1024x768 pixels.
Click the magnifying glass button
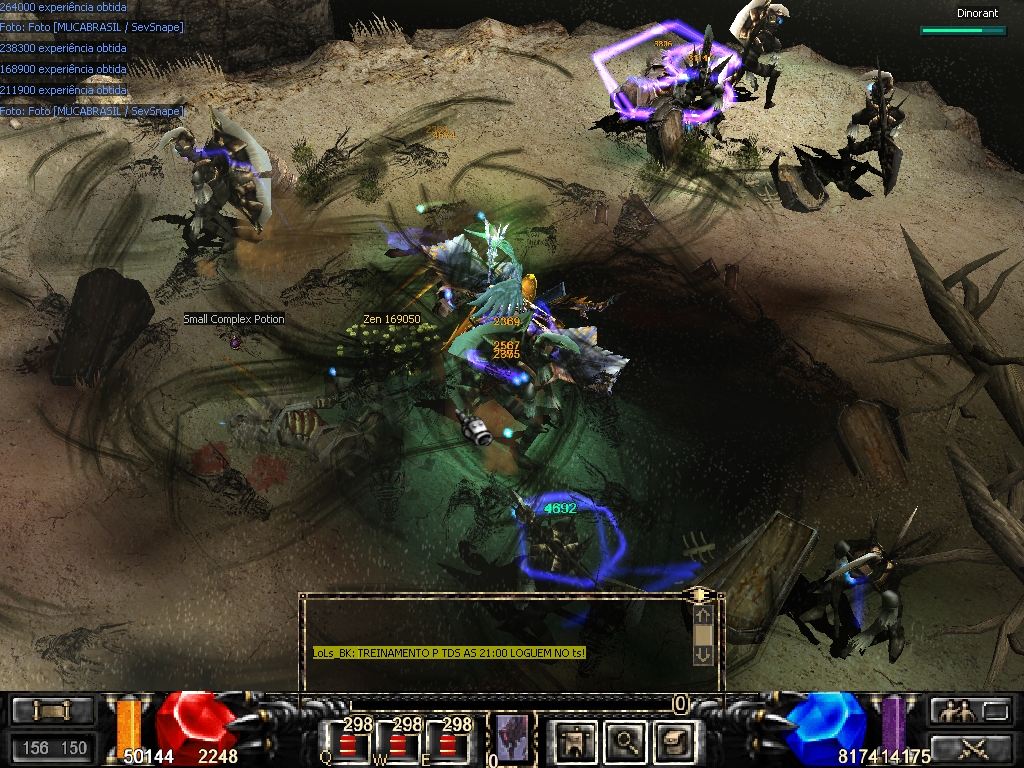click(624, 742)
